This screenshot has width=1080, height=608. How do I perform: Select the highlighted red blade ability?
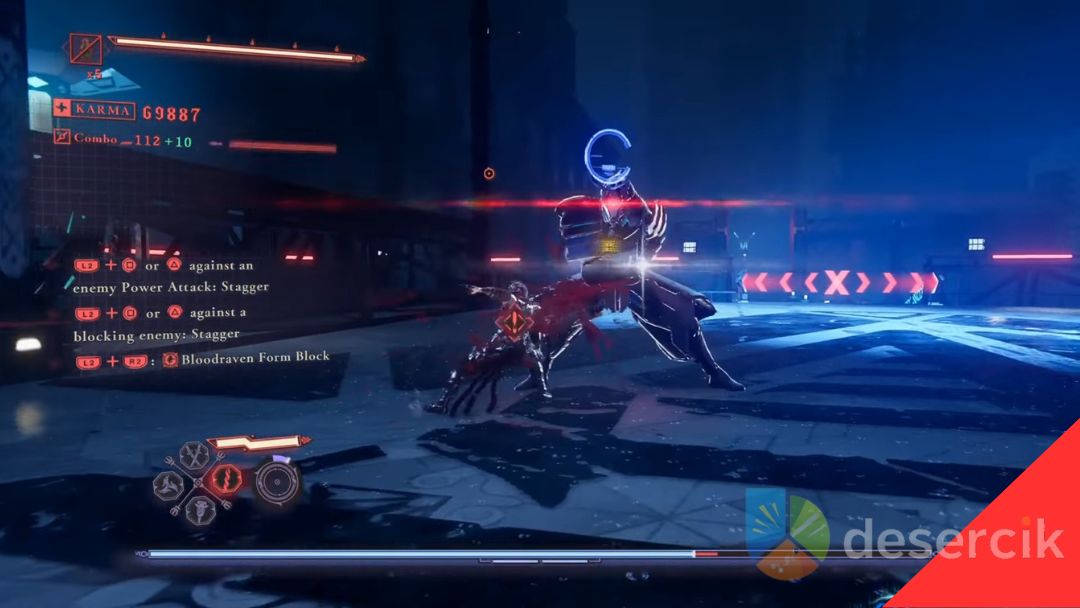click(225, 478)
